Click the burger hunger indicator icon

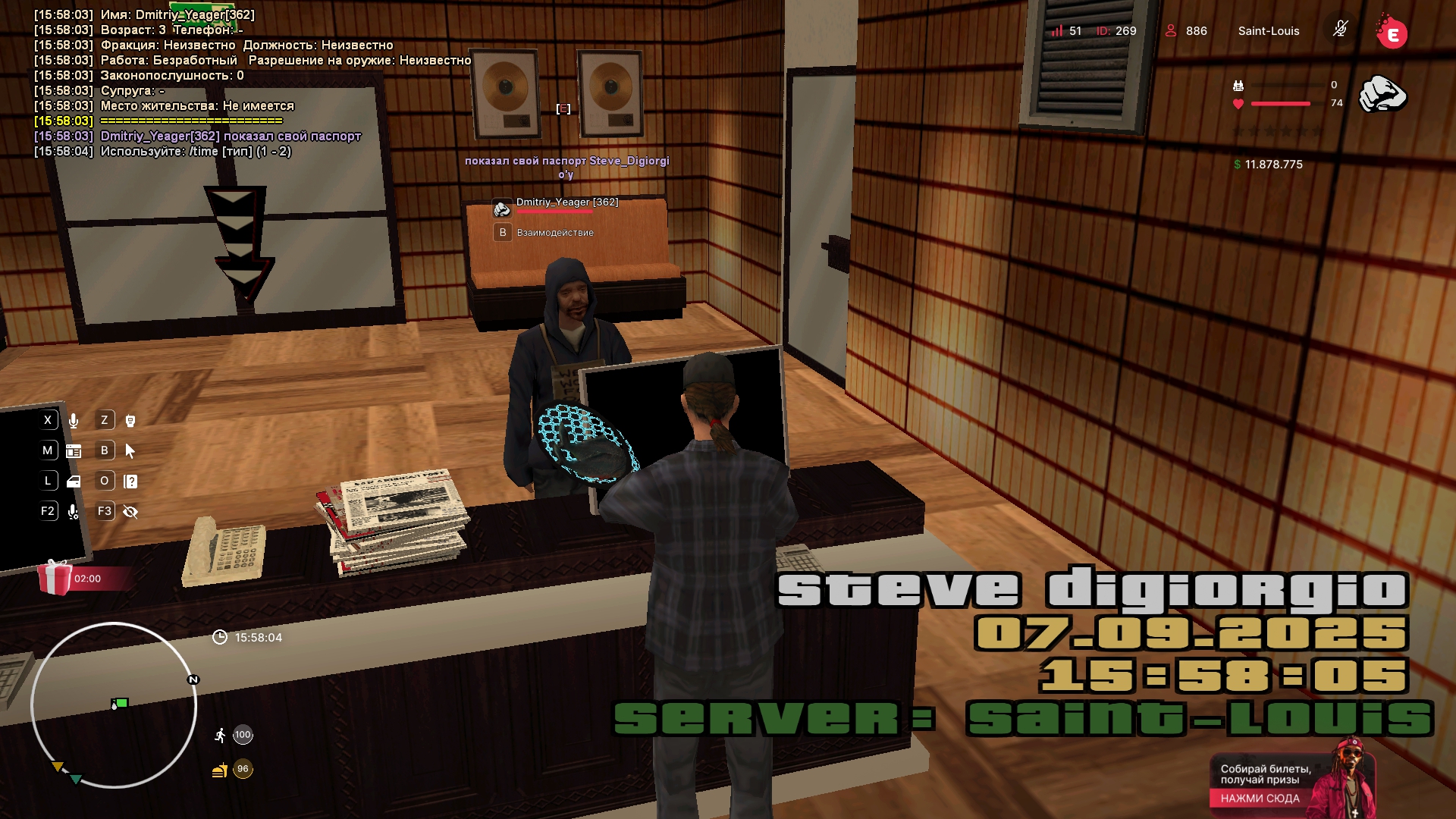coord(219,770)
